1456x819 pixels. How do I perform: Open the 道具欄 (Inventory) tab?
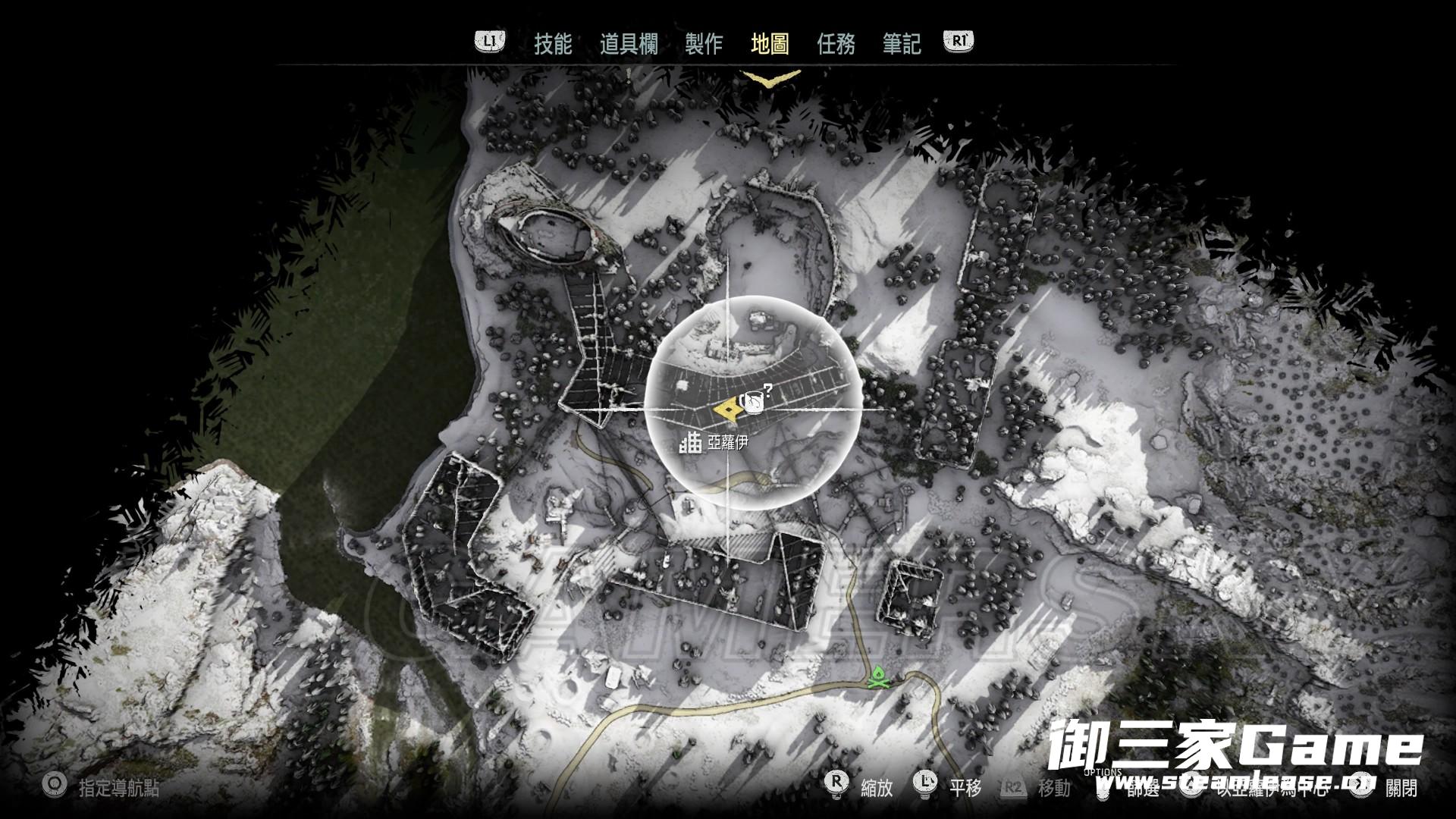(x=629, y=44)
